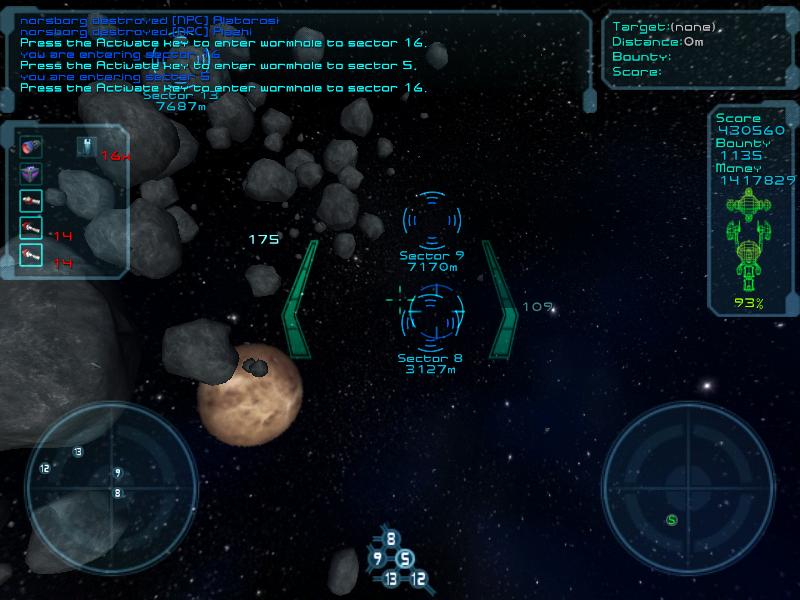Select sector 12 node on the sector map
This screenshot has width=800, height=600.
coord(418,578)
